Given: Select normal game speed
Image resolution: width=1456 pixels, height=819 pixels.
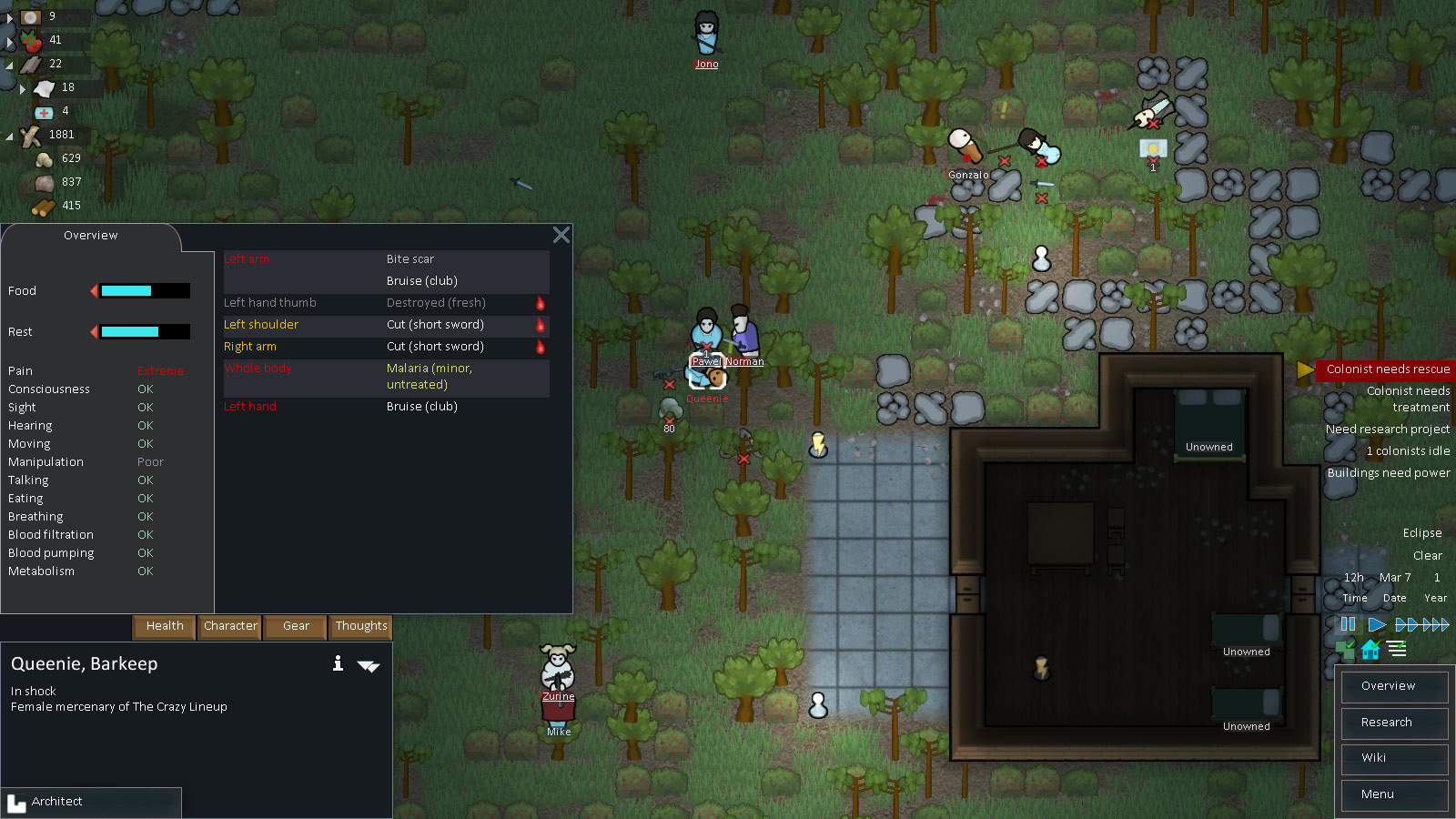Looking at the screenshot, I should click(1376, 624).
